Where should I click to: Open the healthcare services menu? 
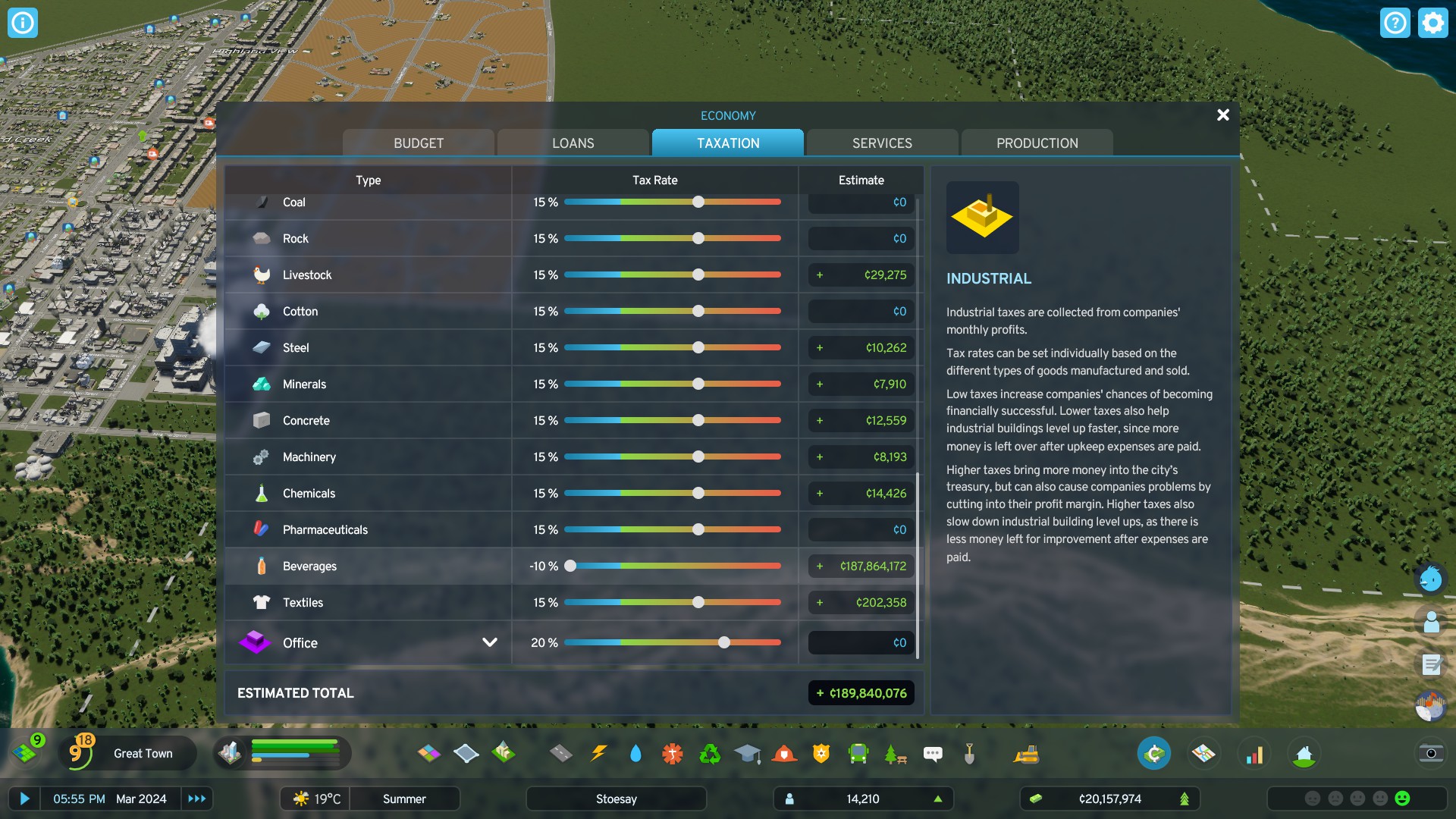point(672,753)
